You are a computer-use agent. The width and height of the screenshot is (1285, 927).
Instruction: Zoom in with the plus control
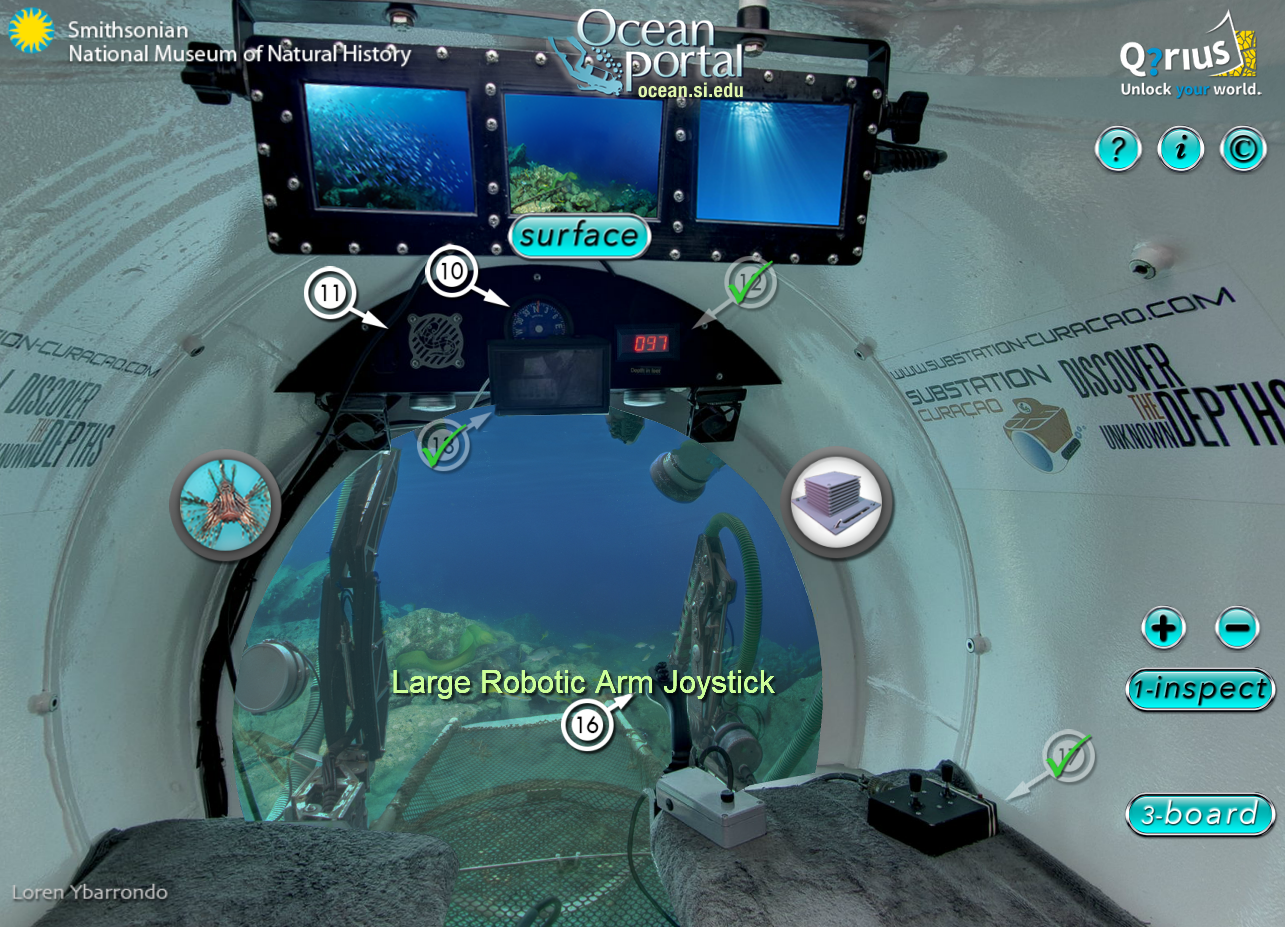tap(1164, 628)
